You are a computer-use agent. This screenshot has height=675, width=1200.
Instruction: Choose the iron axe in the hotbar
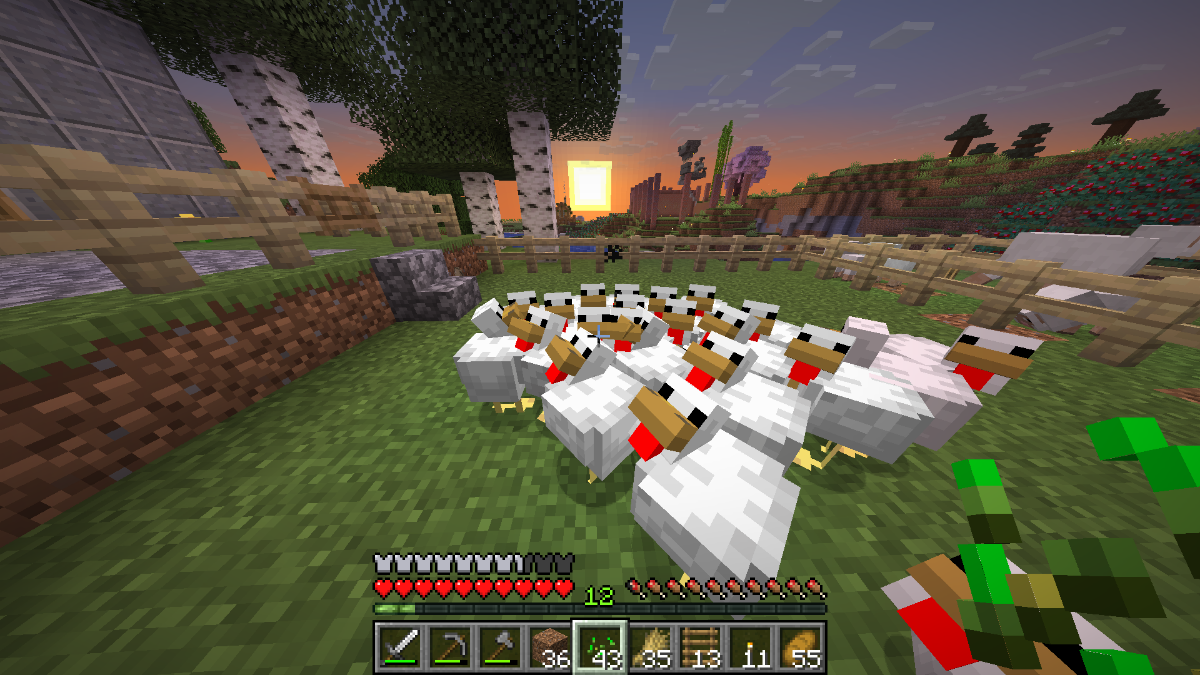(x=499, y=646)
